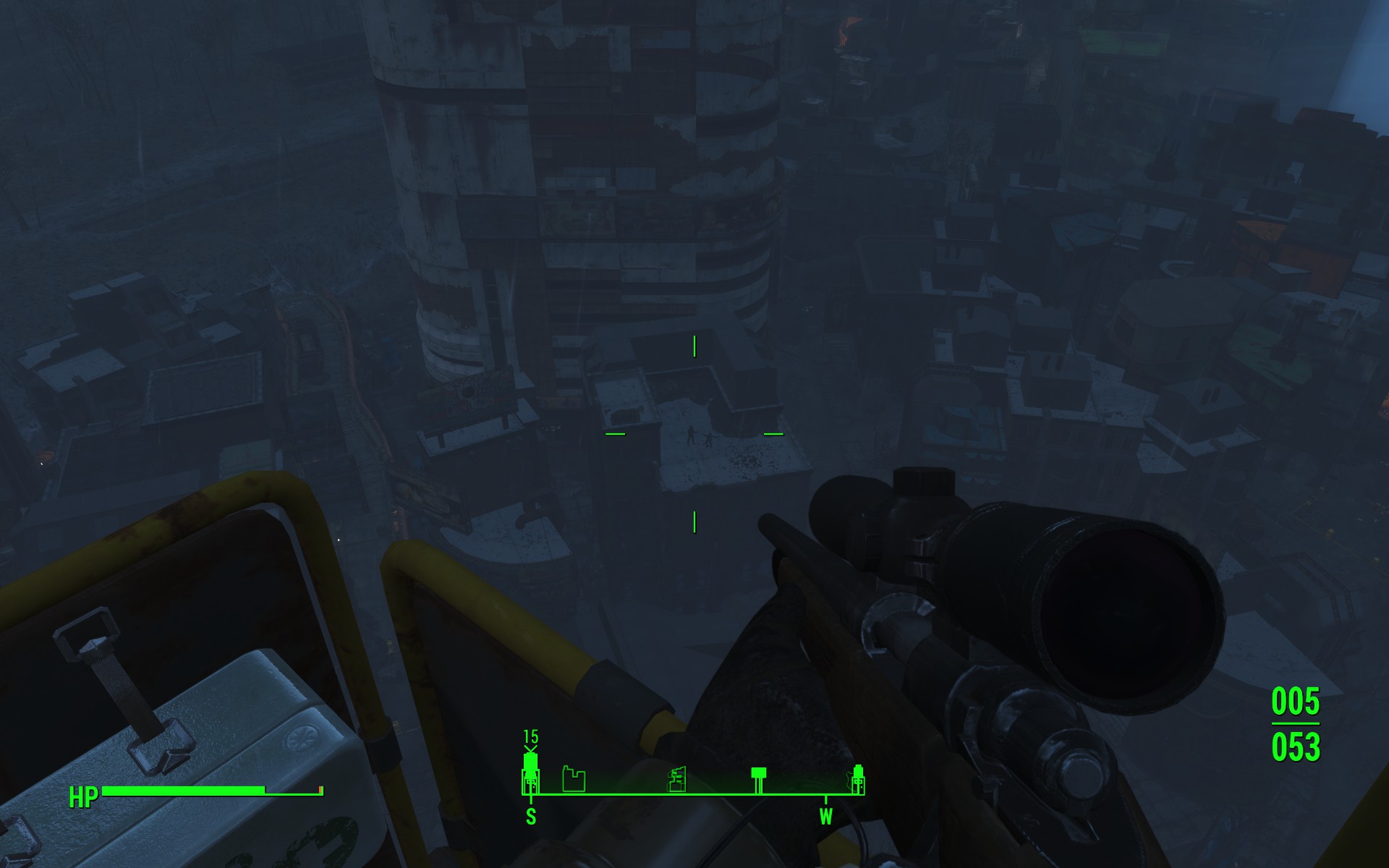Viewport: 1389px width, 868px height.
Task: Select the ruined building marker on the compass
Action: click(x=676, y=780)
